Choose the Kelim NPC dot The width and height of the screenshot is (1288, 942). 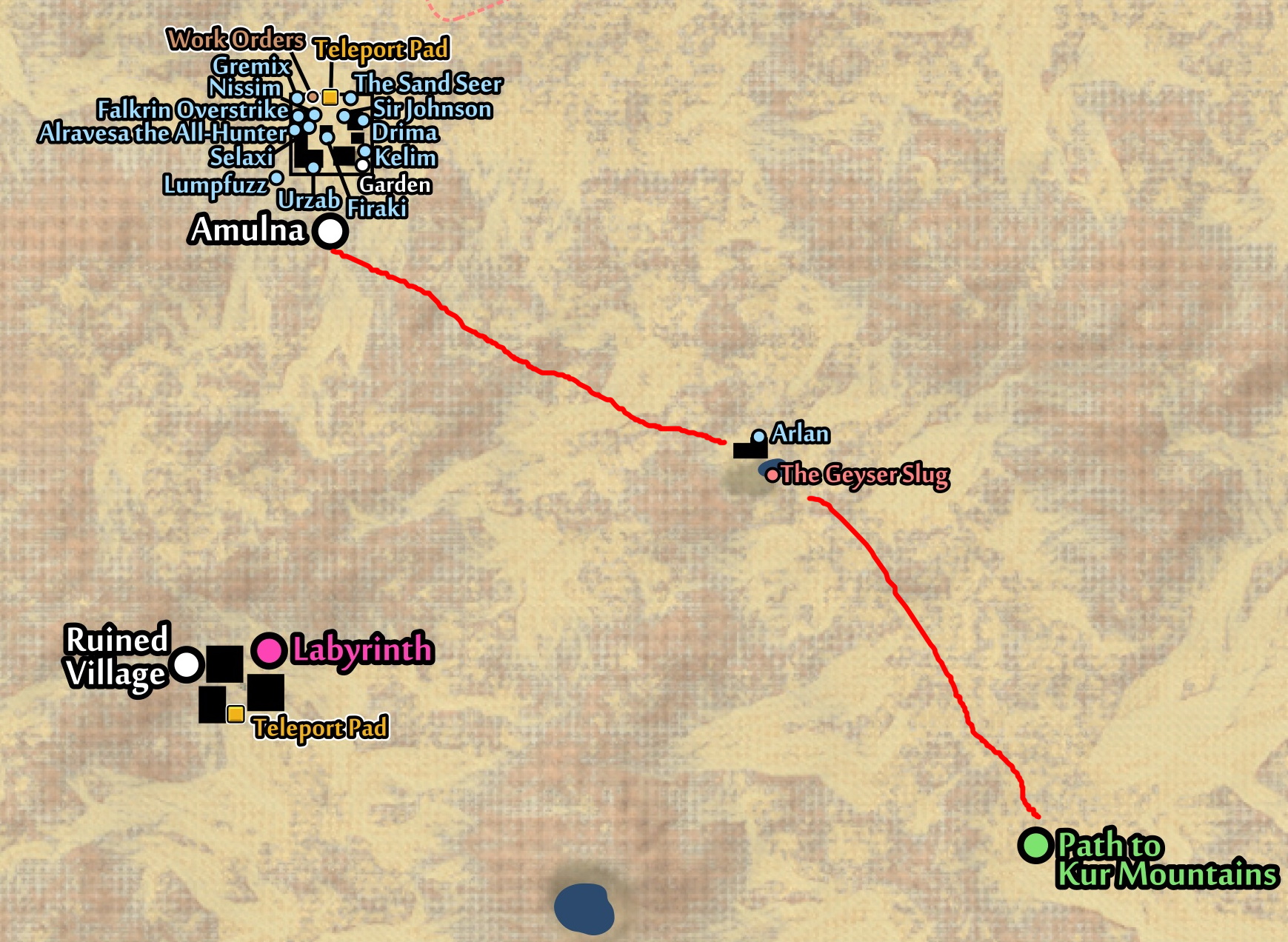(364, 152)
